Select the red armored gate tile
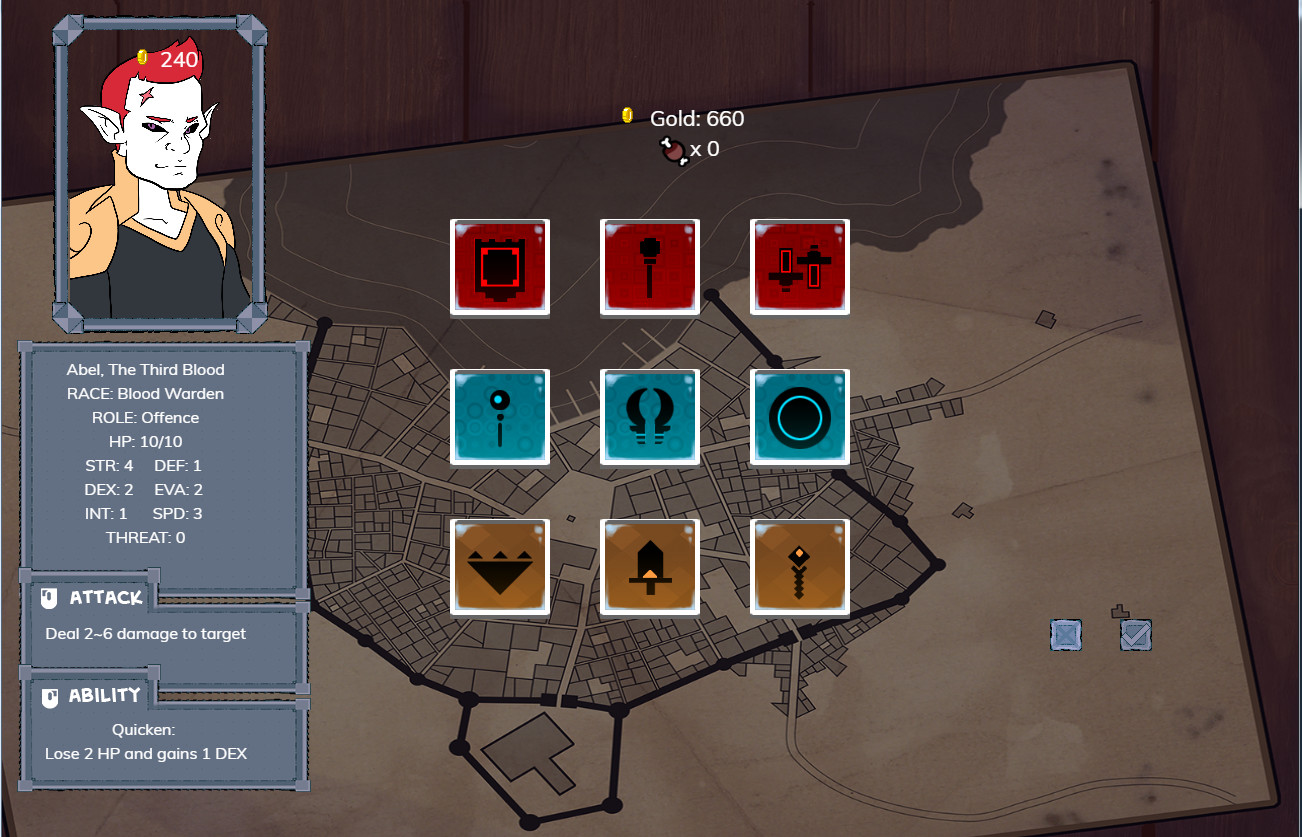Image resolution: width=1302 pixels, height=837 pixels. (499, 266)
